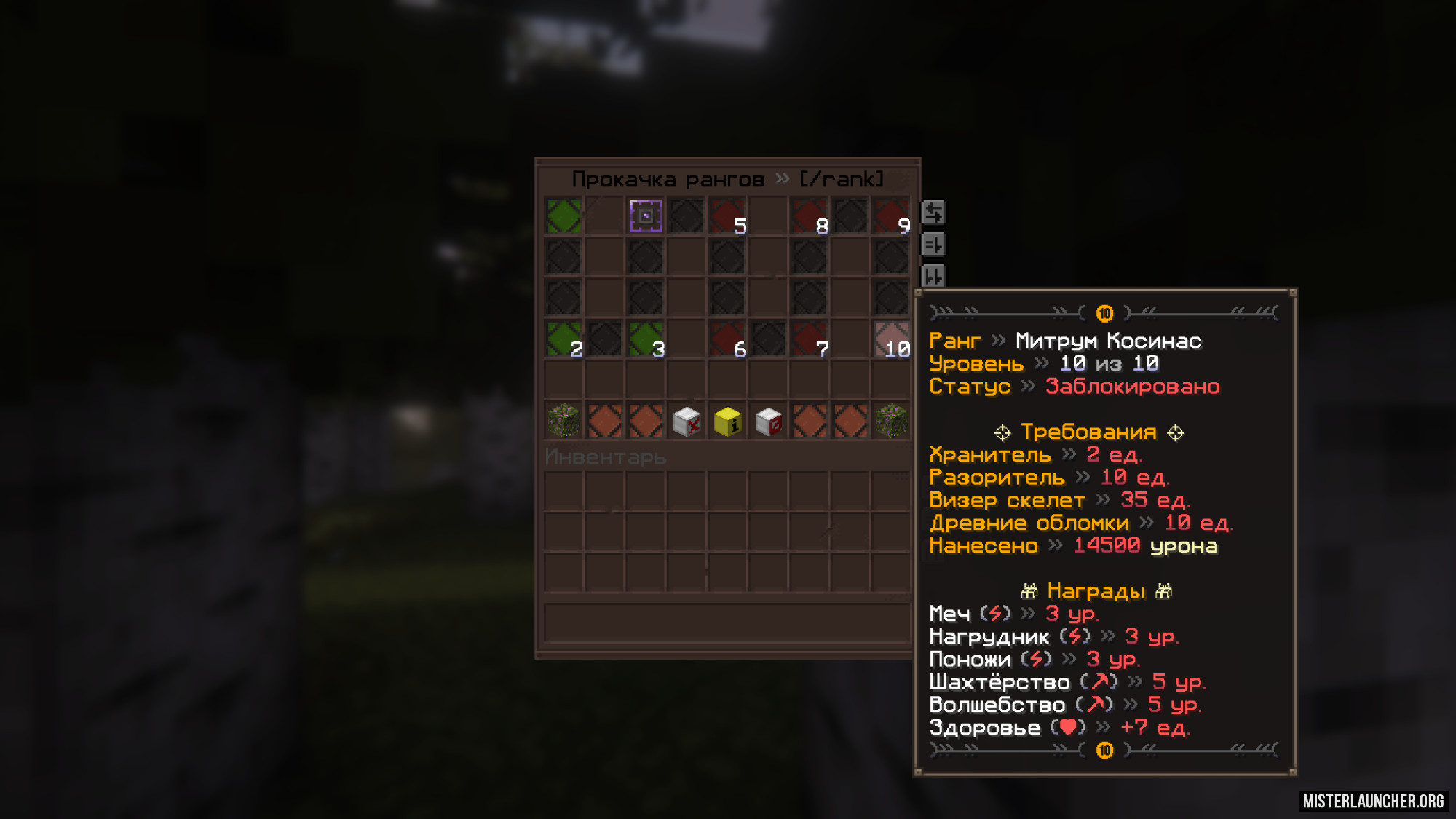1456x819 pixels.
Task: Click the bottom double-arrow sort button
Action: [933, 276]
